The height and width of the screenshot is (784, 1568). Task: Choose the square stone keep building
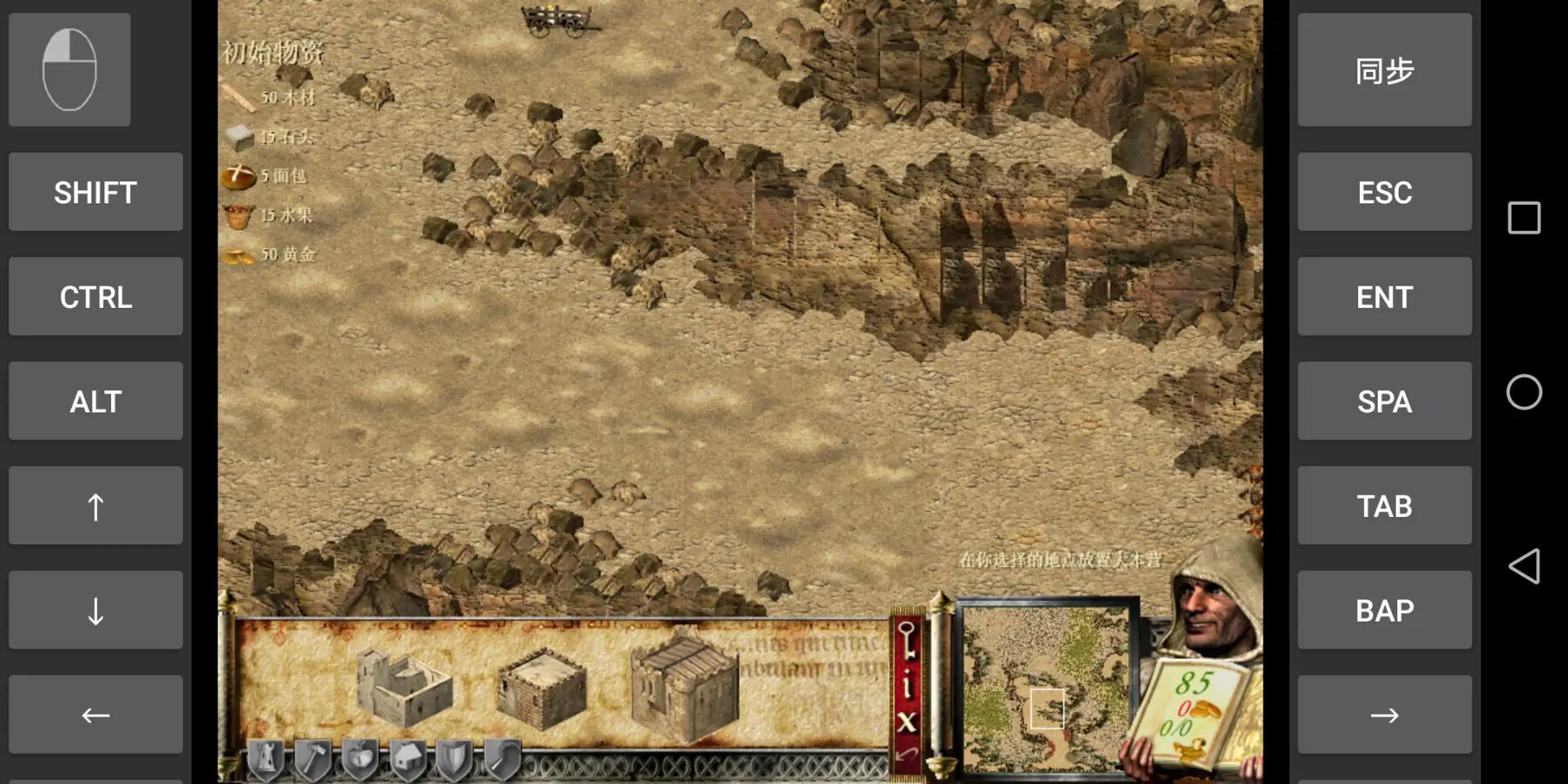541,688
